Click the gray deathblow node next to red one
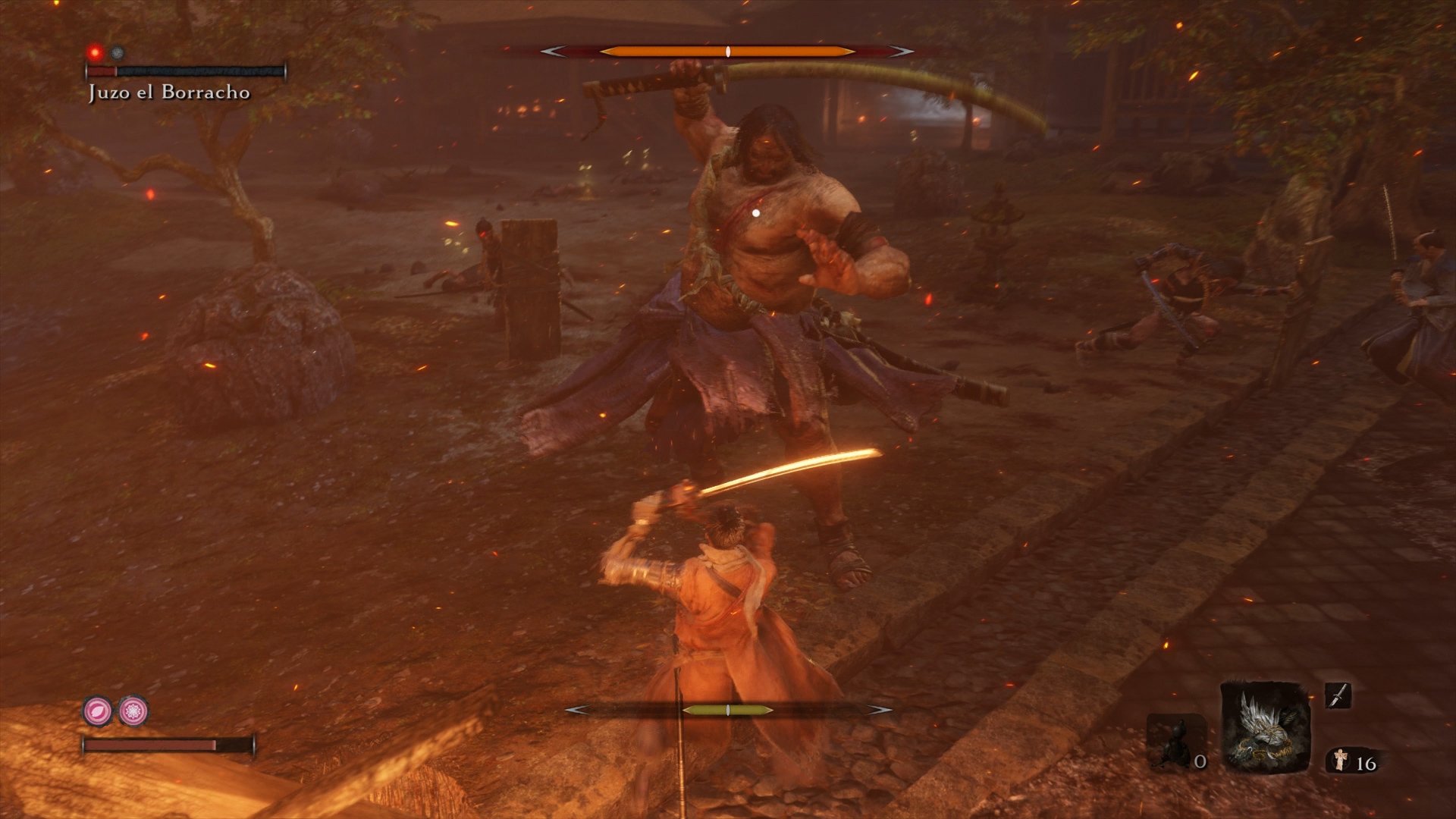Viewport: 1456px width, 819px height. coord(115,52)
